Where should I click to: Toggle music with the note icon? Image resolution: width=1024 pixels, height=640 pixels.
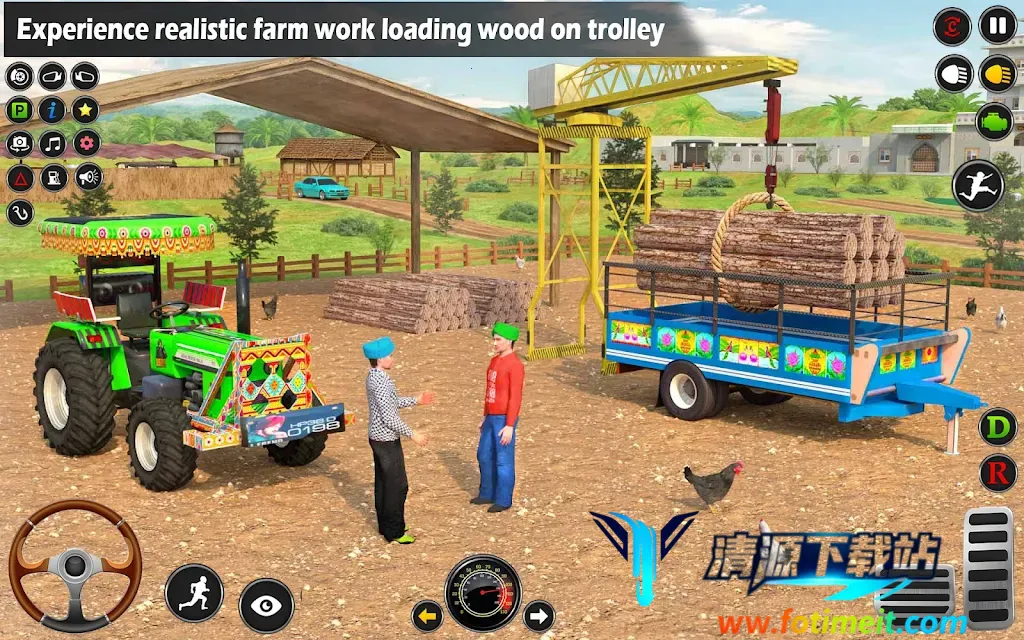click(52, 144)
